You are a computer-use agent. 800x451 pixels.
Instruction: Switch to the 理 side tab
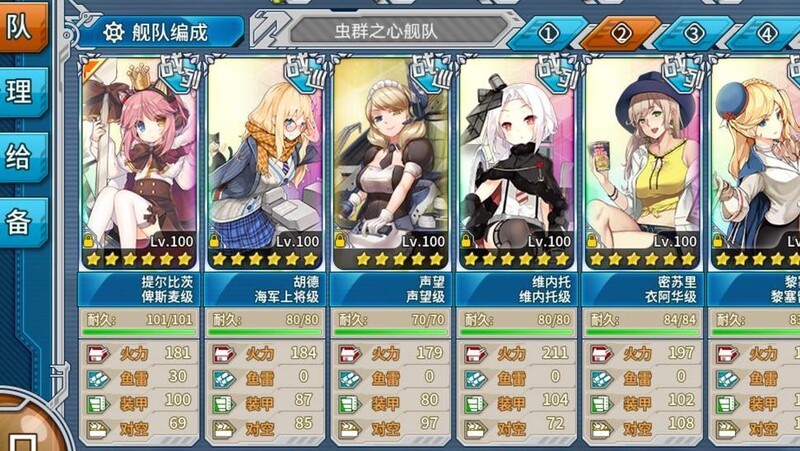[20, 92]
